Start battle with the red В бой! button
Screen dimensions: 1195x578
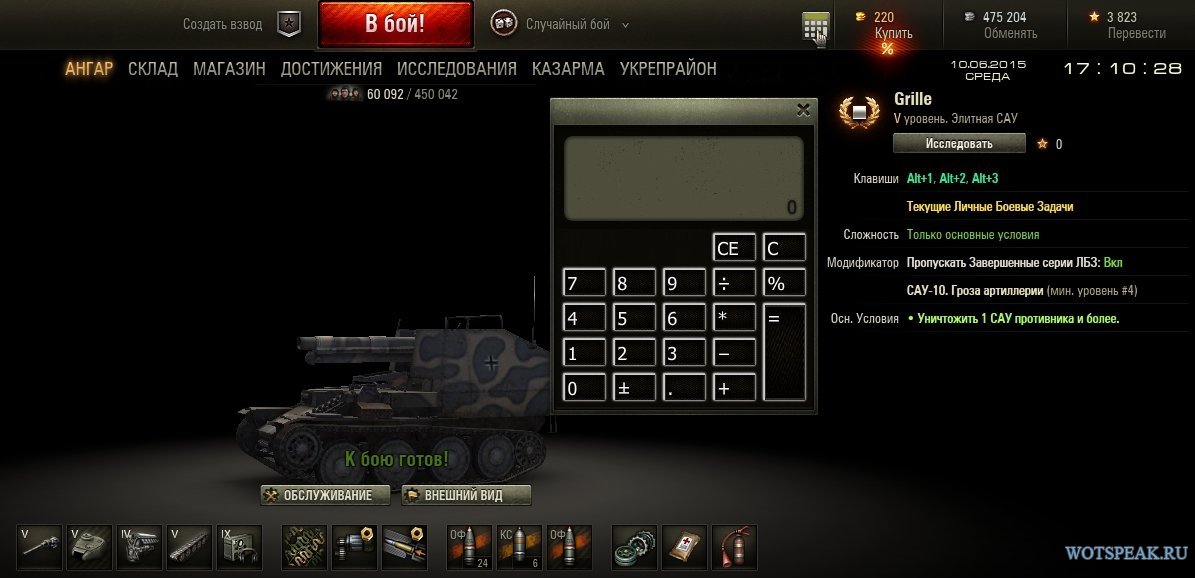(395, 24)
